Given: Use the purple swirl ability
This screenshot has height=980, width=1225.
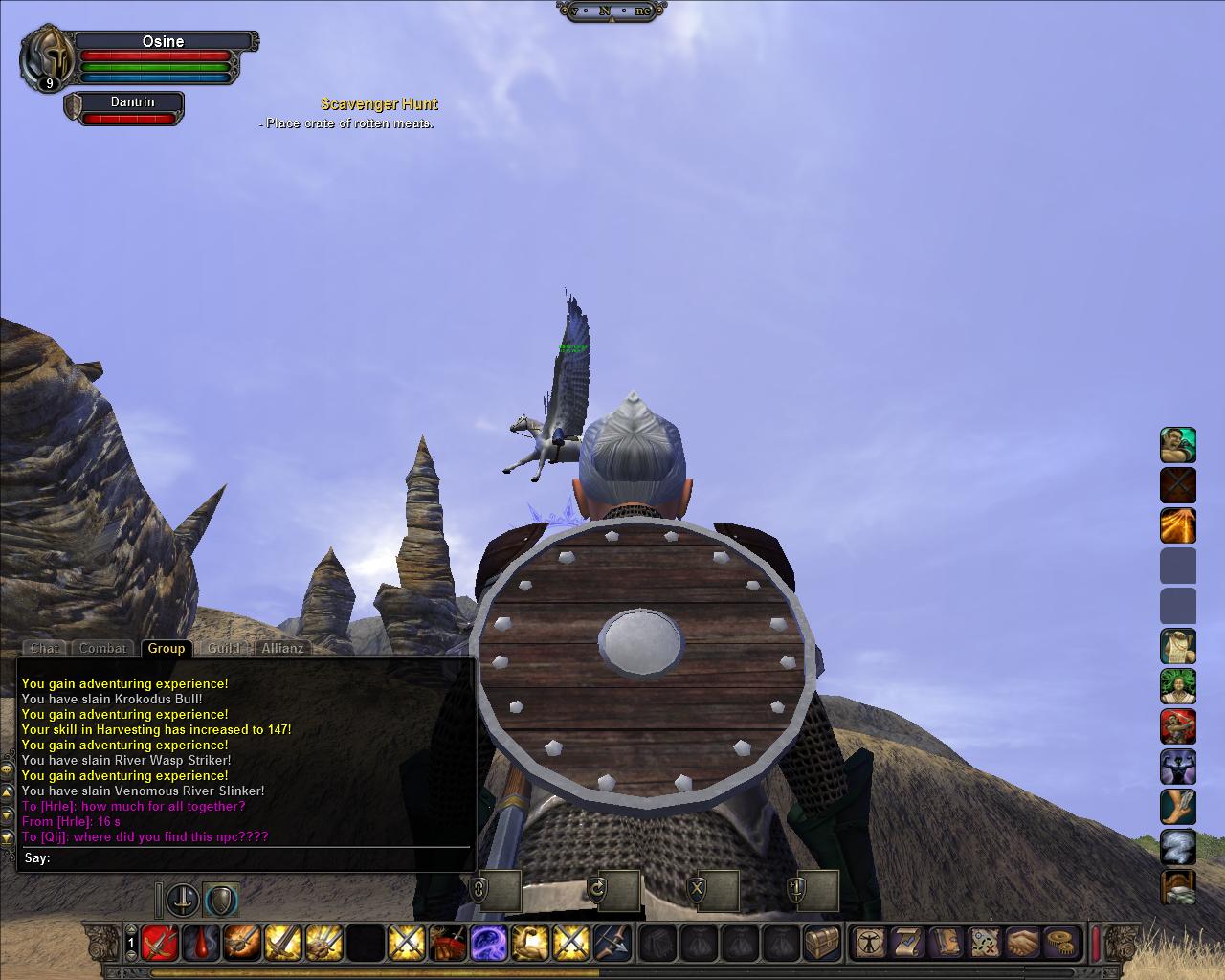Looking at the screenshot, I should (488, 943).
